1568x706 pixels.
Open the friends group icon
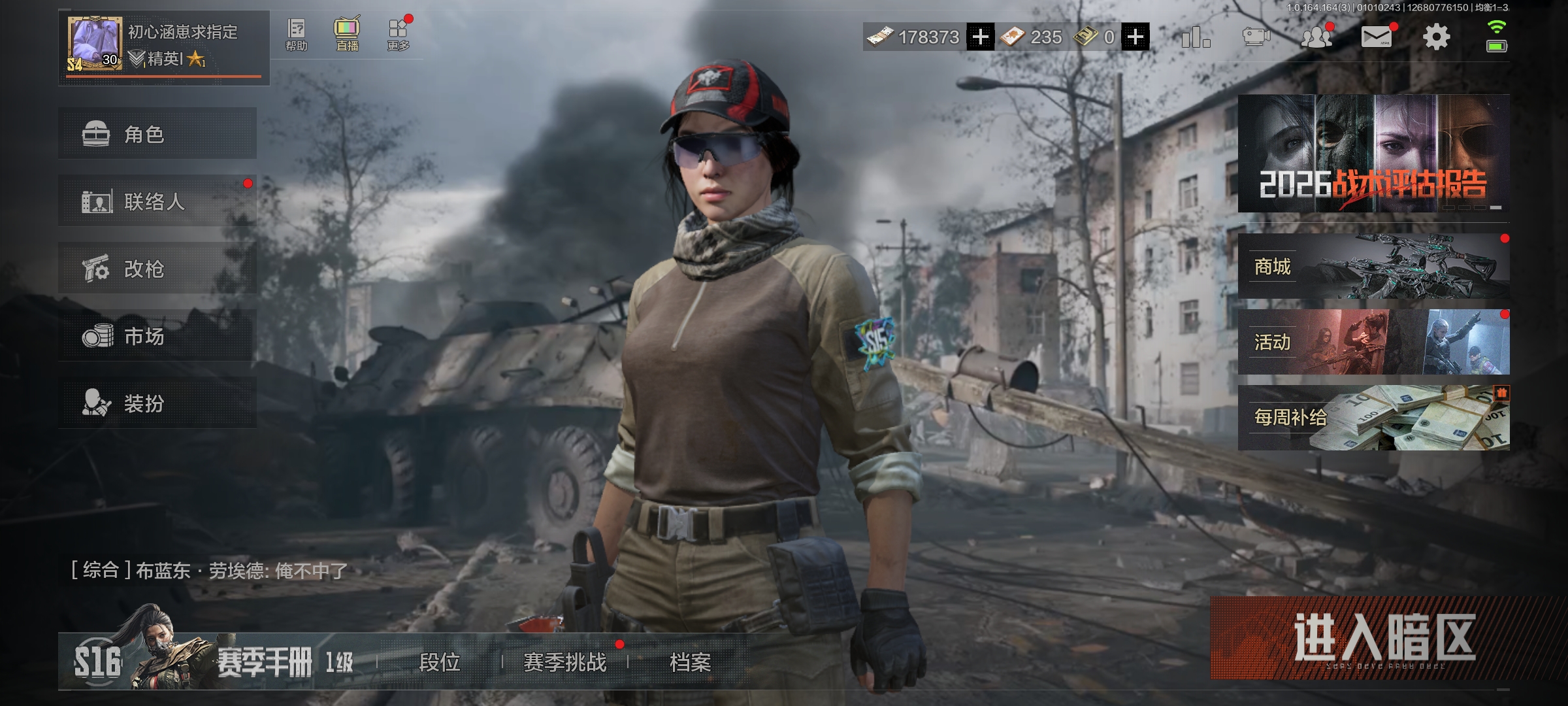point(1316,37)
